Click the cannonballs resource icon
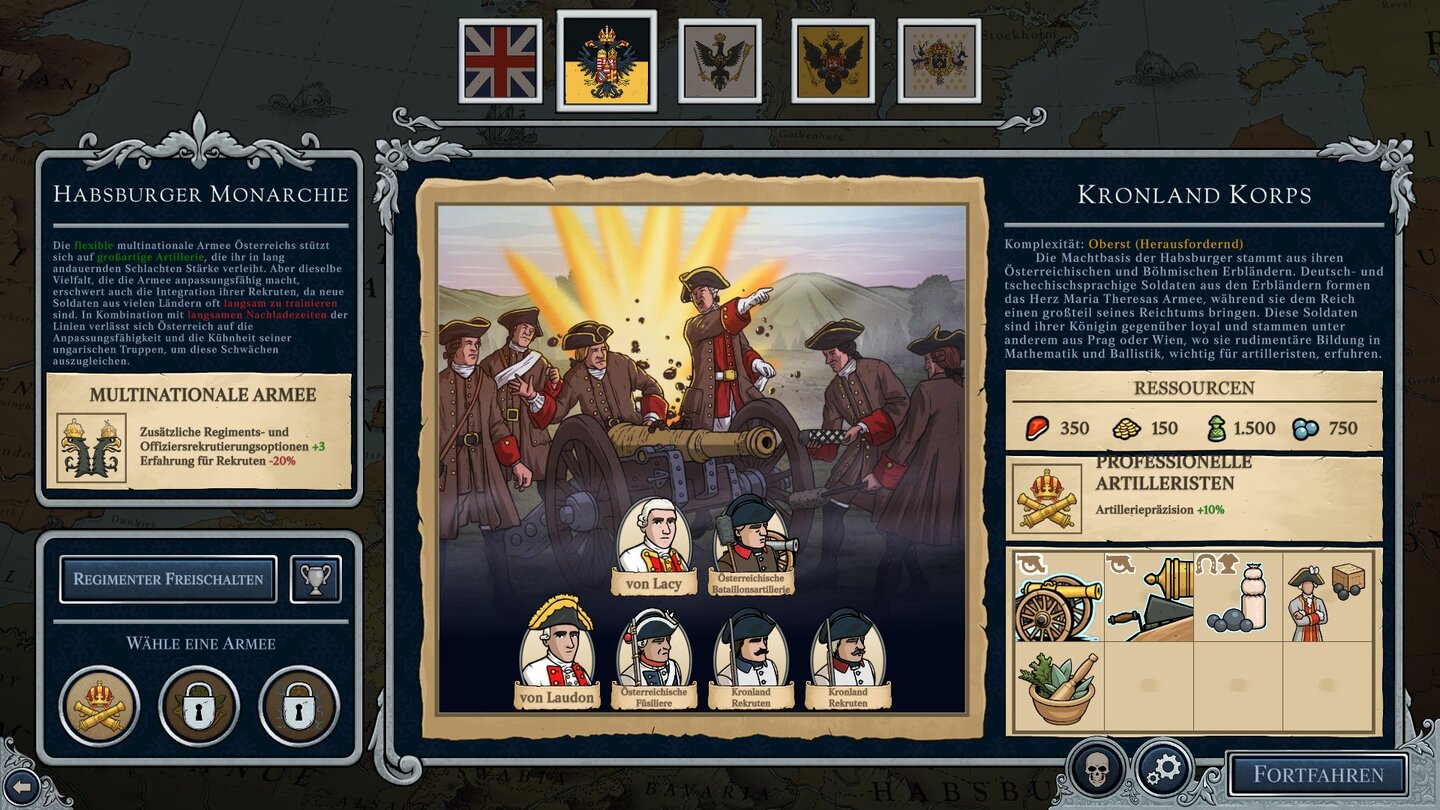Screen dimensions: 1440x810 (x=1305, y=428)
